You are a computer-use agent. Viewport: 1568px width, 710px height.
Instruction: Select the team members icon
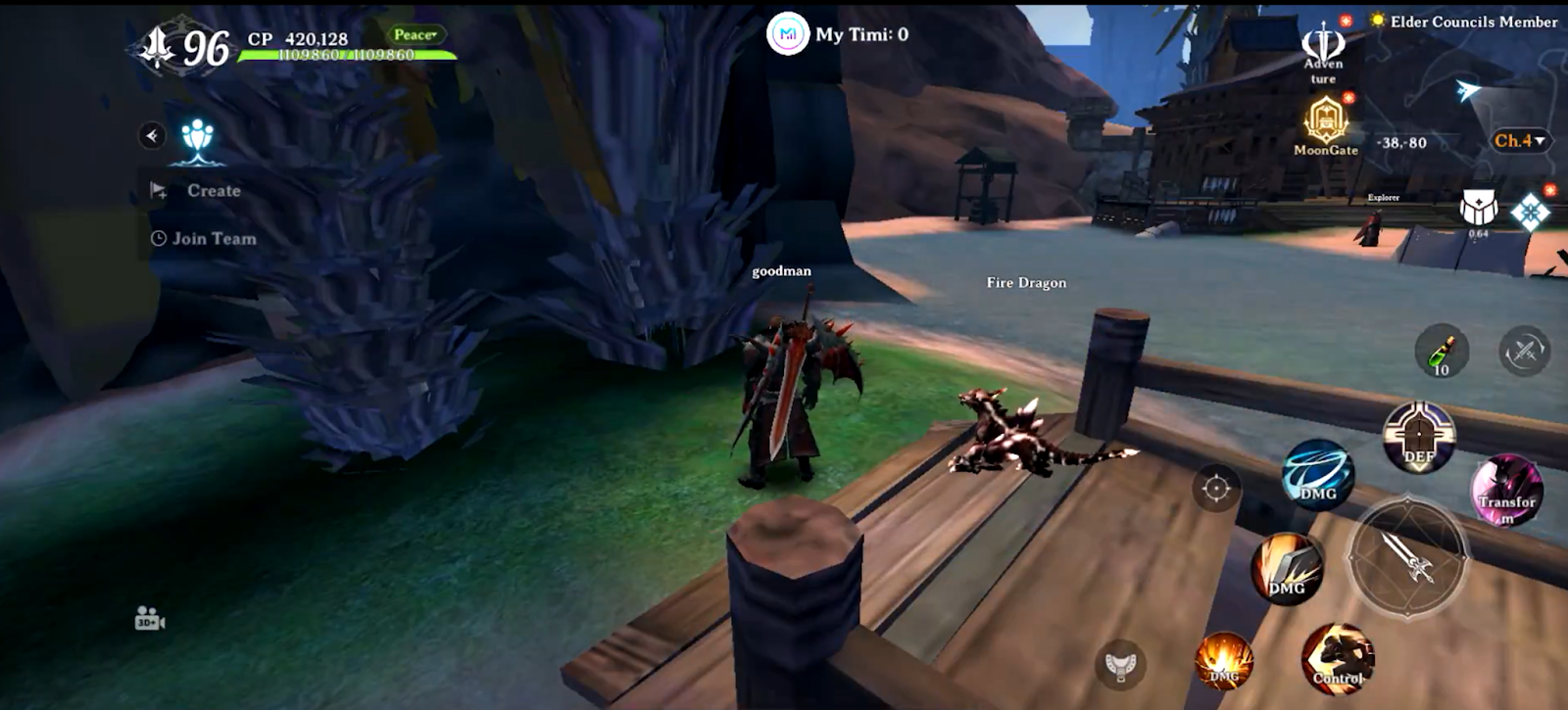coord(198,139)
